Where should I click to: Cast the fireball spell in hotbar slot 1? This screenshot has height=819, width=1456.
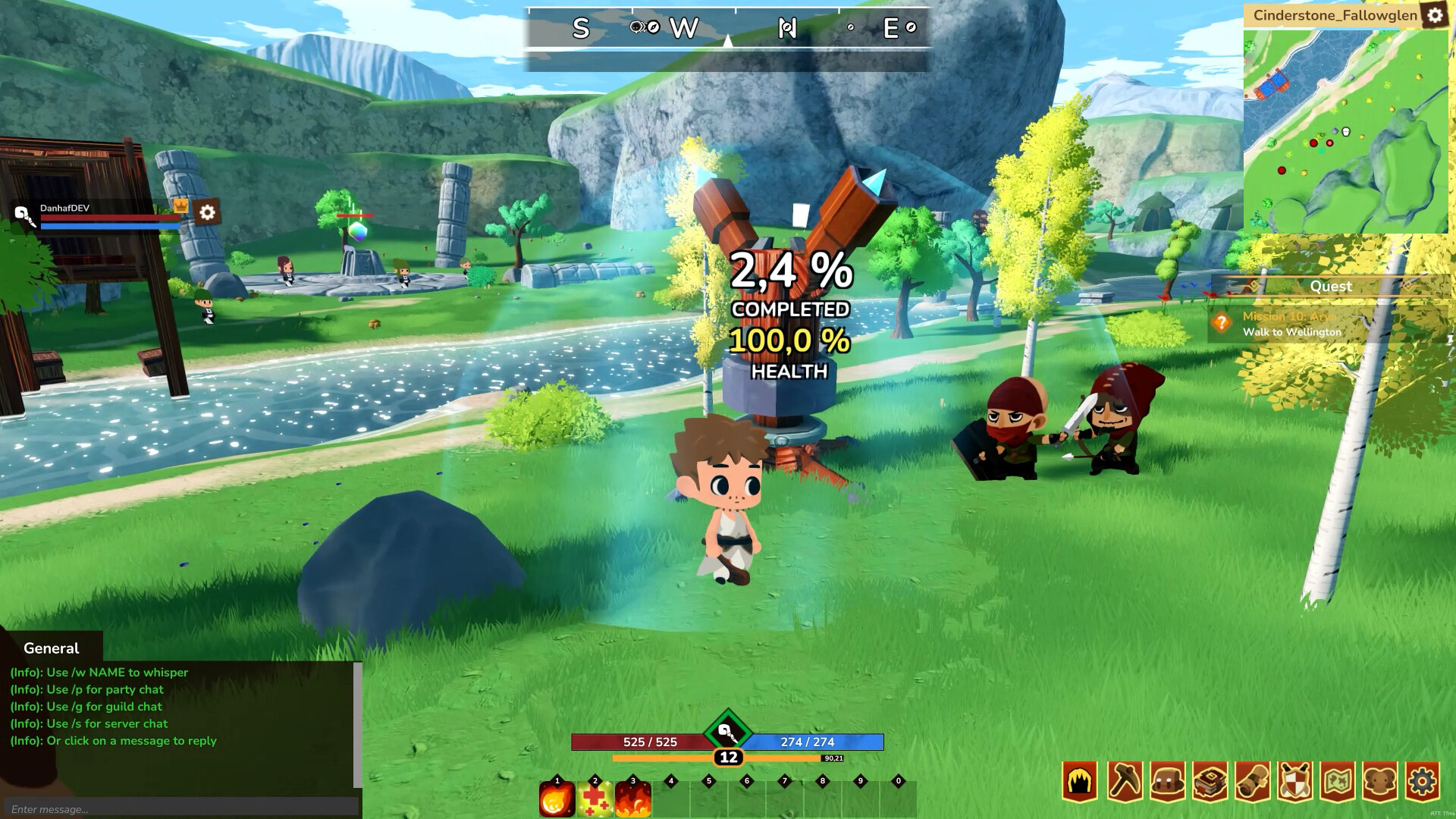click(557, 800)
